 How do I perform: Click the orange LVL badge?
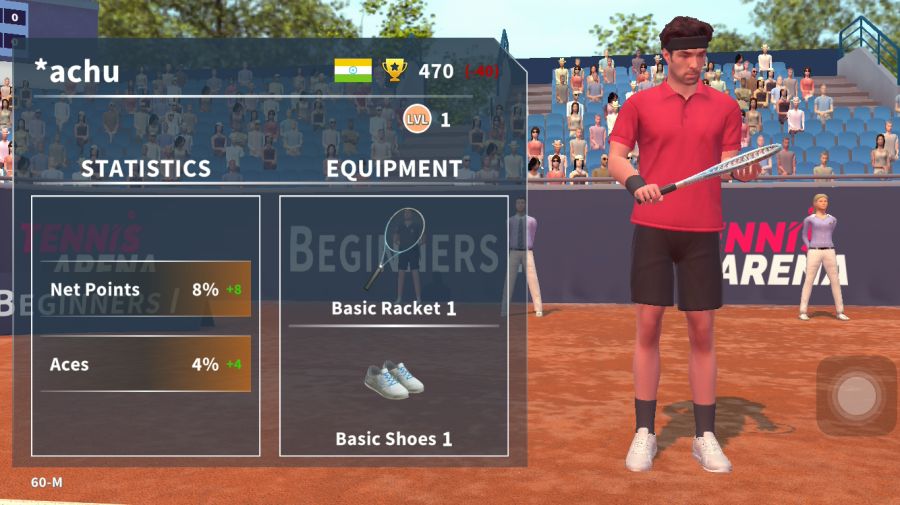tap(417, 120)
